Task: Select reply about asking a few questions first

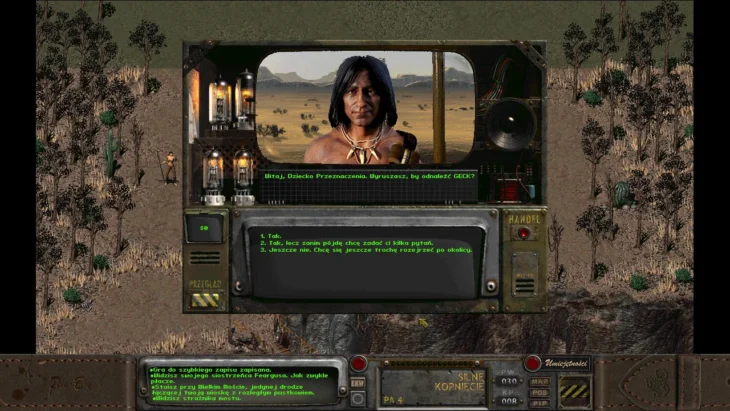Action: click(330, 243)
